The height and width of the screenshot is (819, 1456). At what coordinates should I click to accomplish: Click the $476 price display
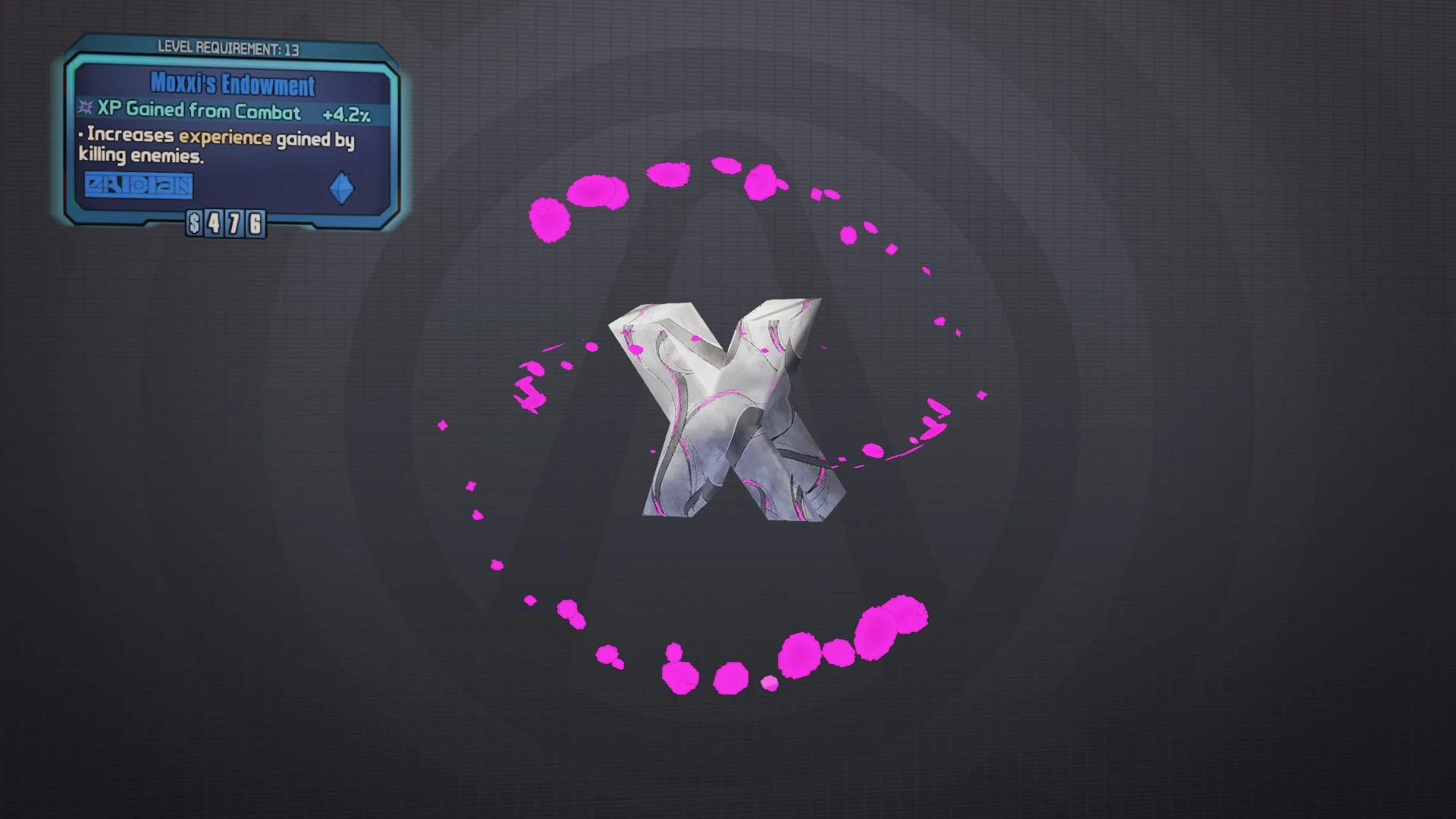[x=224, y=223]
